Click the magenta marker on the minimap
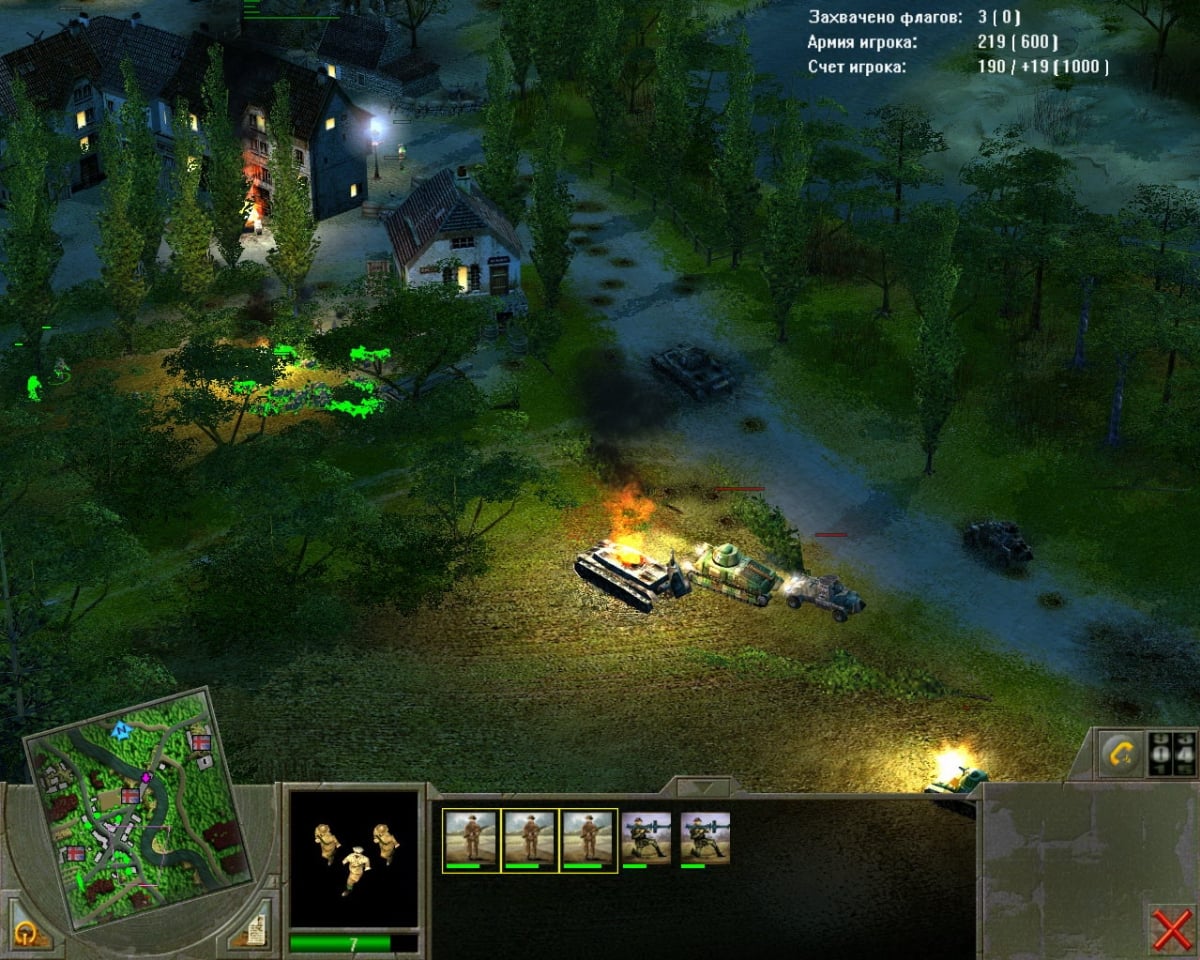1200x960 pixels. click(x=147, y=776)
